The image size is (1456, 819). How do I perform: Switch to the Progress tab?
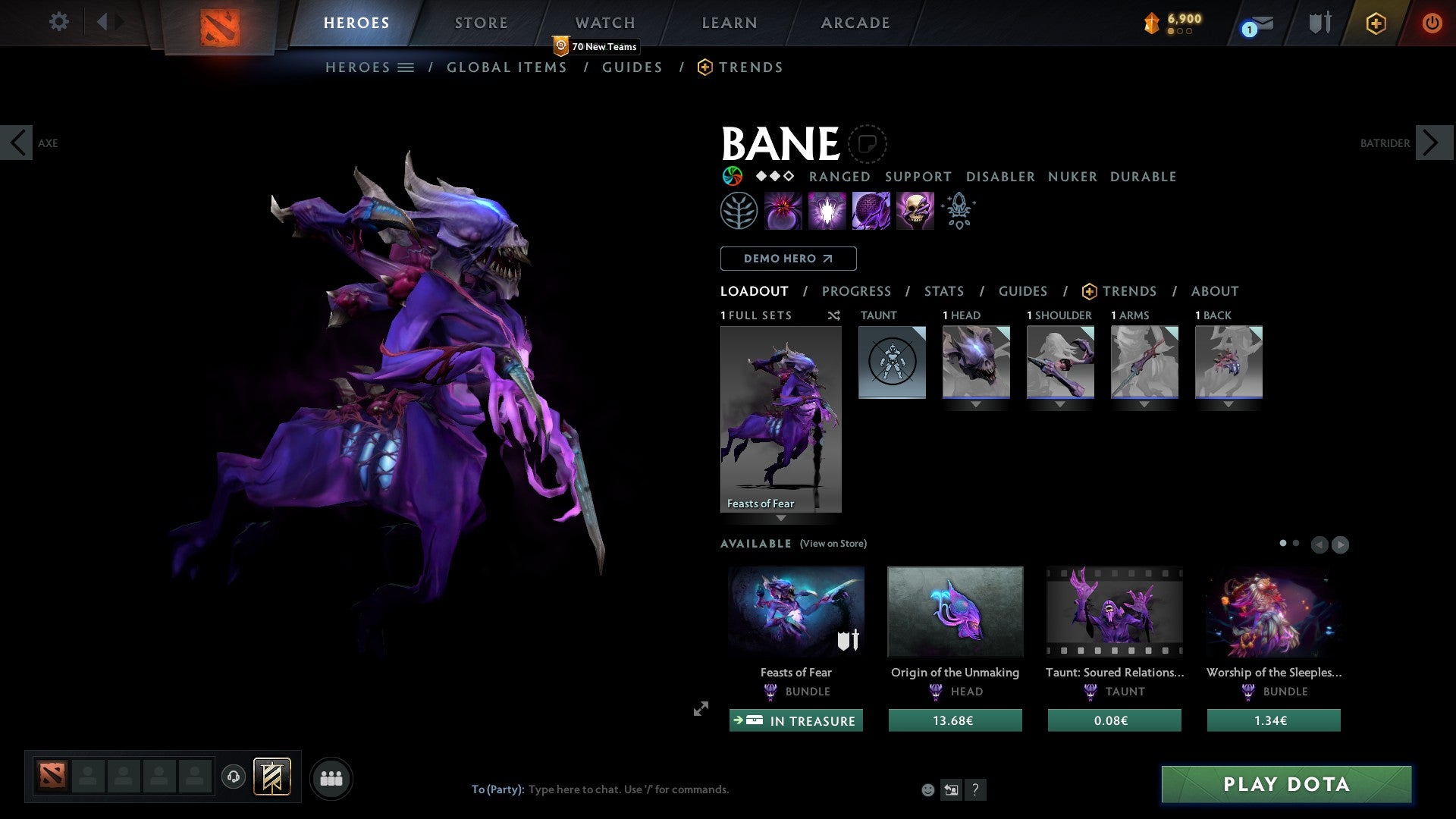[856, 291]
